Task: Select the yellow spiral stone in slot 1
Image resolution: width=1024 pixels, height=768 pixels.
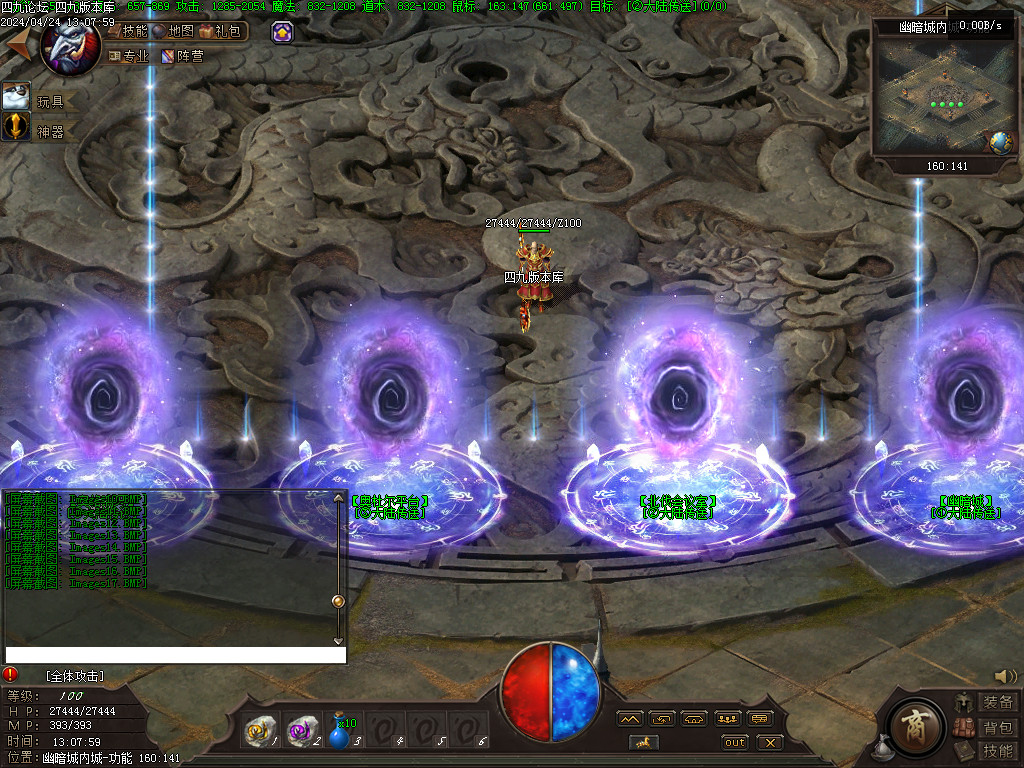Action: [260, 732]
